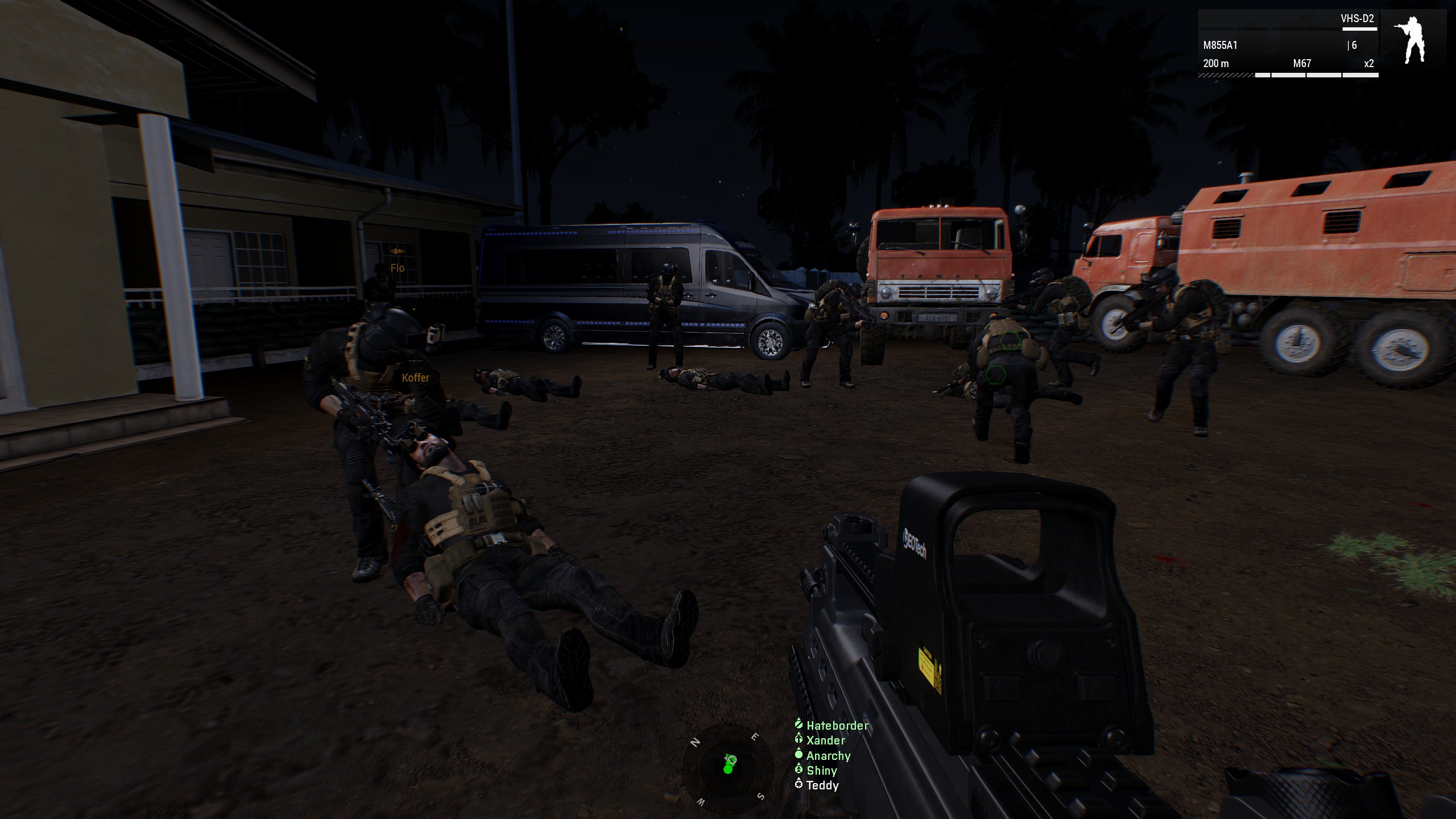The height and width of the screenshot is (819, 1456).
Task: Click the M67 grenade entry
Action: pyautogui.click(x=1302, y=64)
